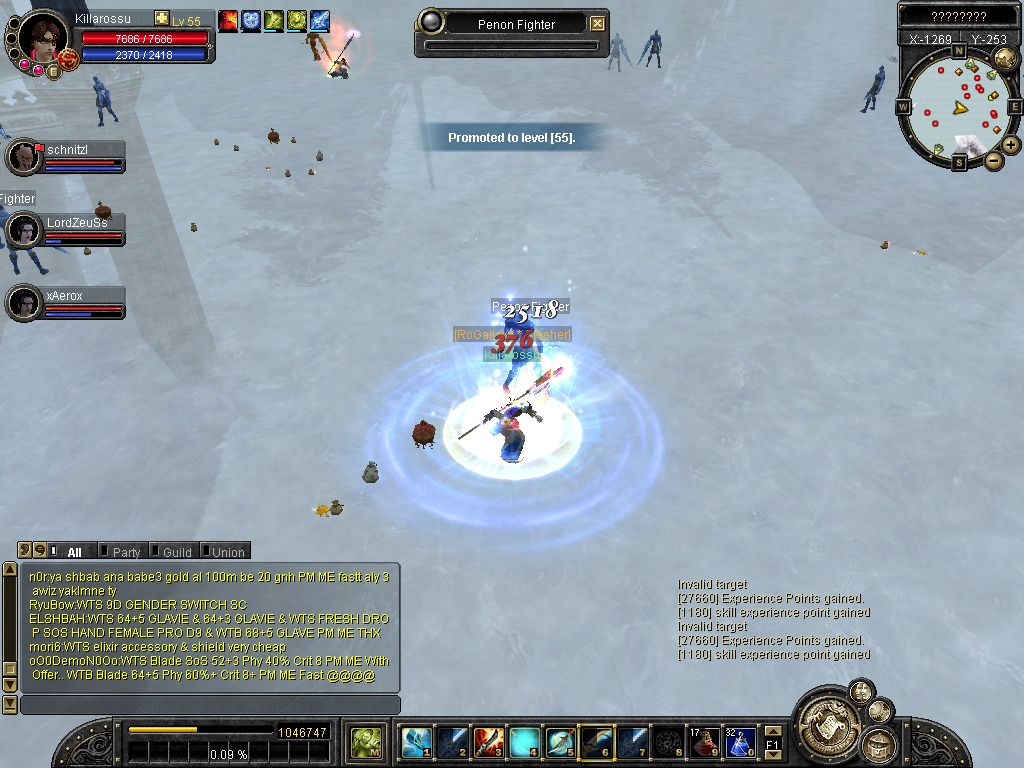Open the Guild chat tab
The width and height of the screenshot is (1024, 768).
177,552
